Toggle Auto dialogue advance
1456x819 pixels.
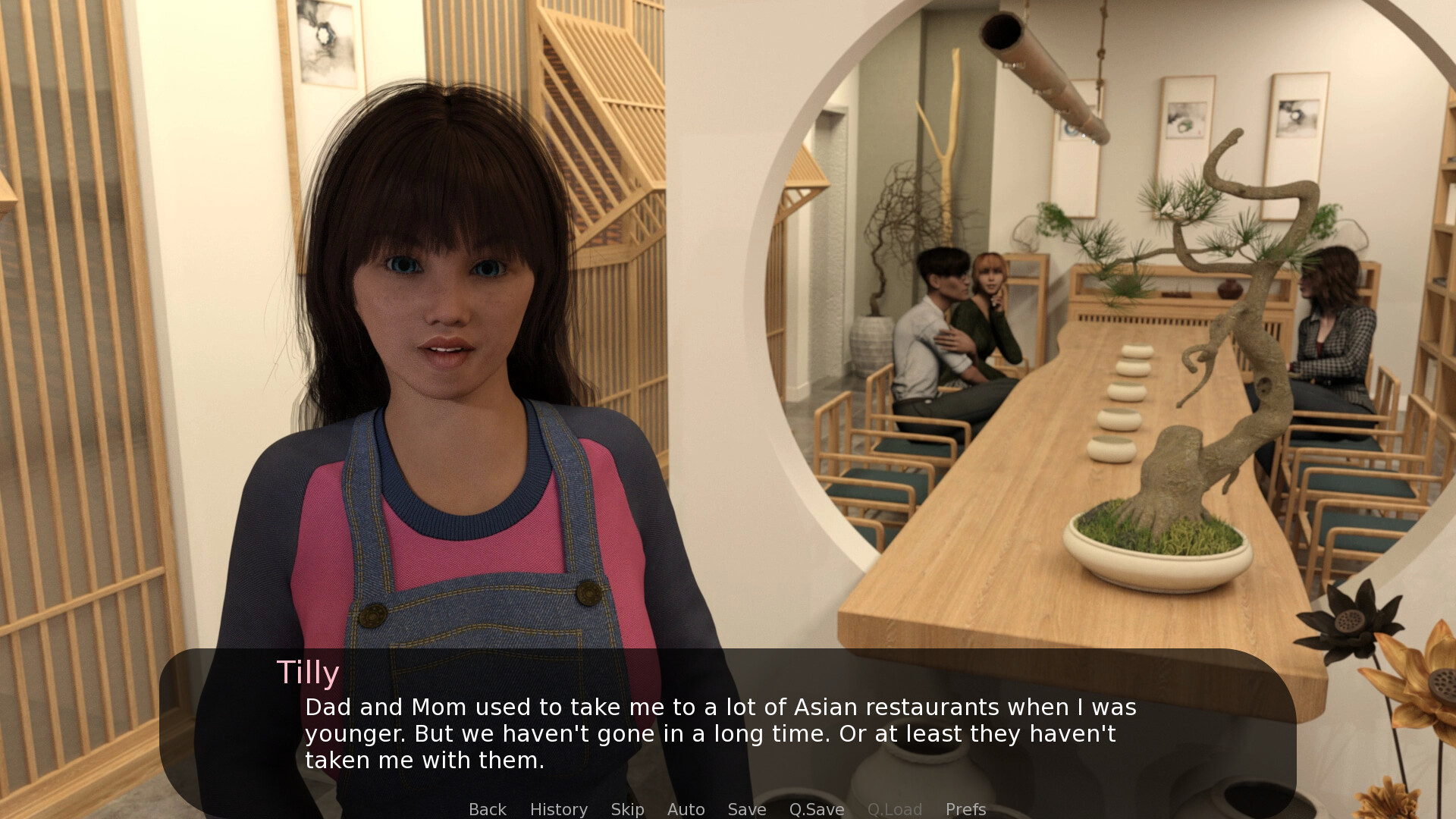pyautogui.click(x=686, y=809)
